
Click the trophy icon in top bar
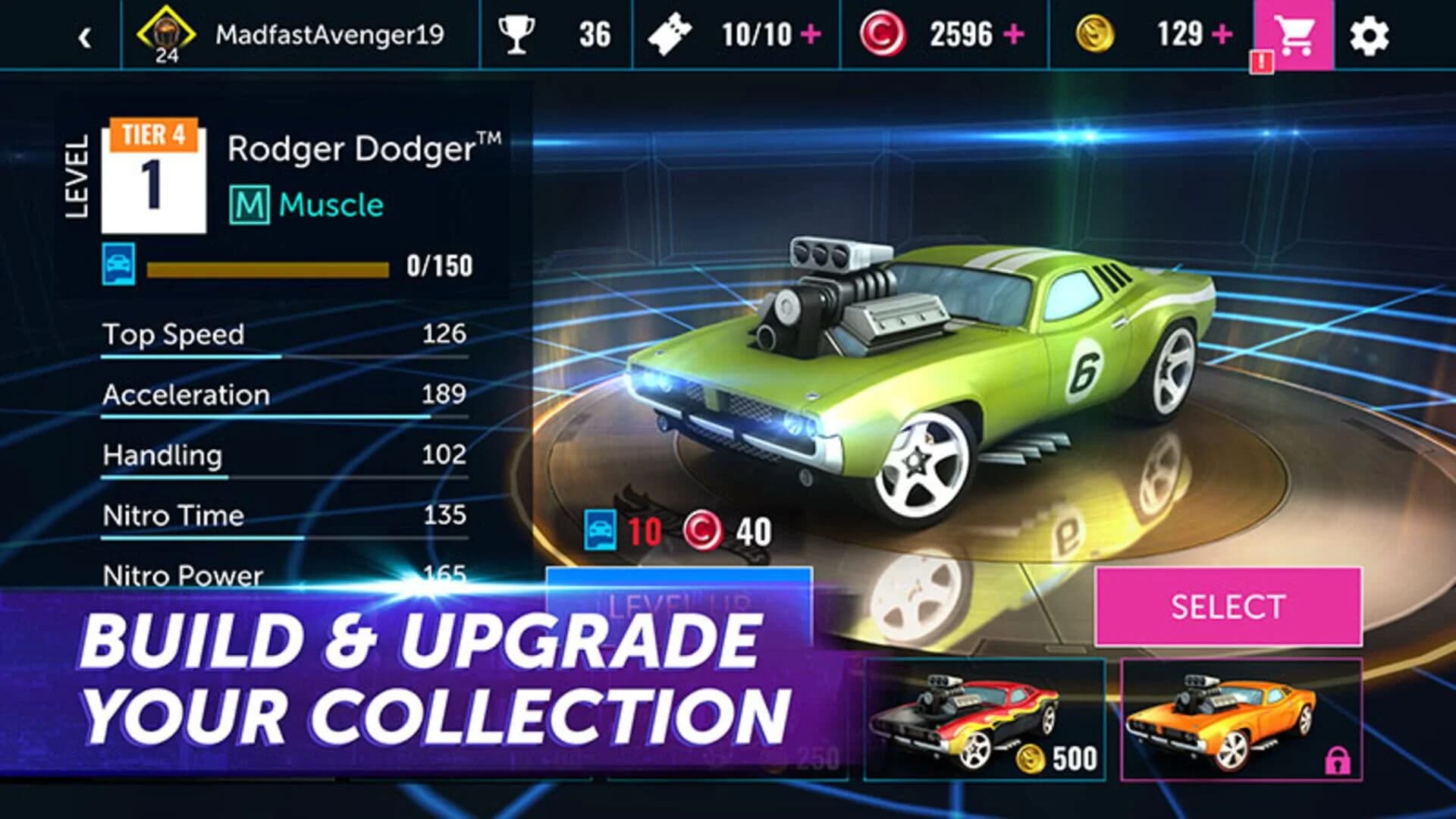click(516, 32)
